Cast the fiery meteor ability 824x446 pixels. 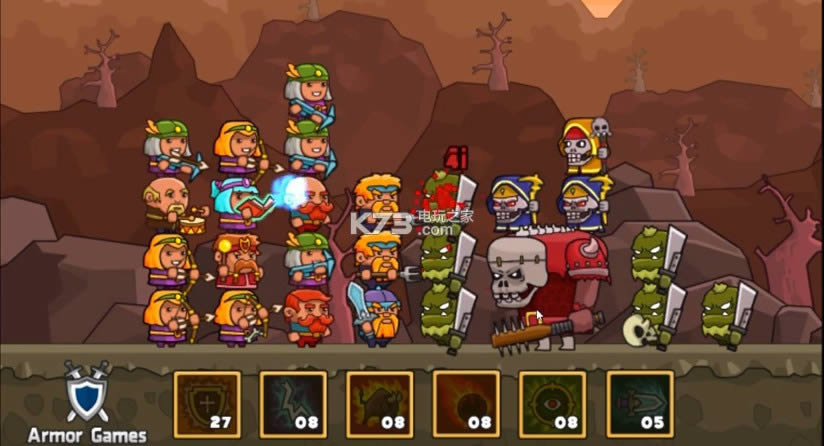point(466,404)
